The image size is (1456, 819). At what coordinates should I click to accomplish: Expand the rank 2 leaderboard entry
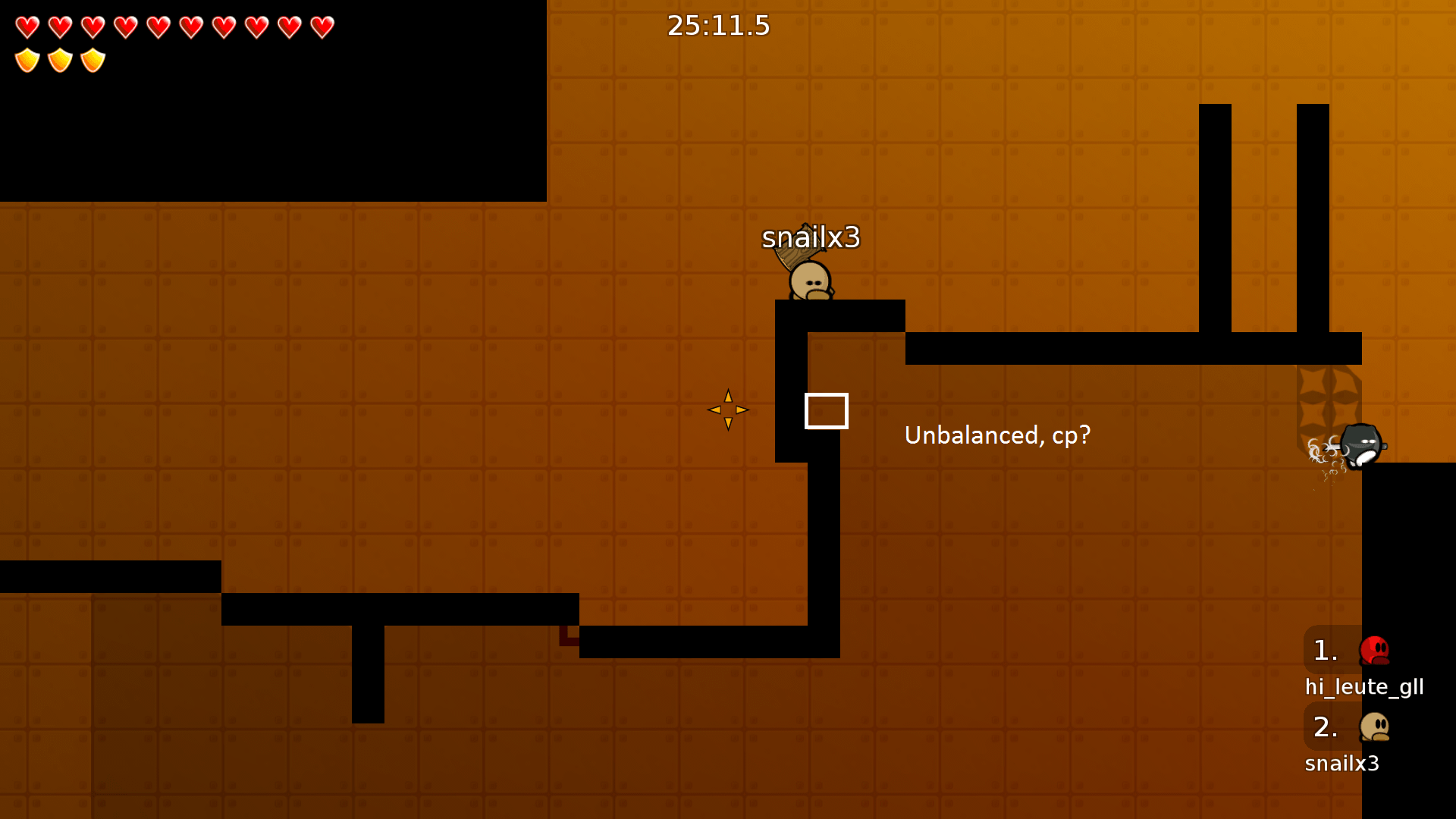pyautogui.click(x=1326, y=728)
